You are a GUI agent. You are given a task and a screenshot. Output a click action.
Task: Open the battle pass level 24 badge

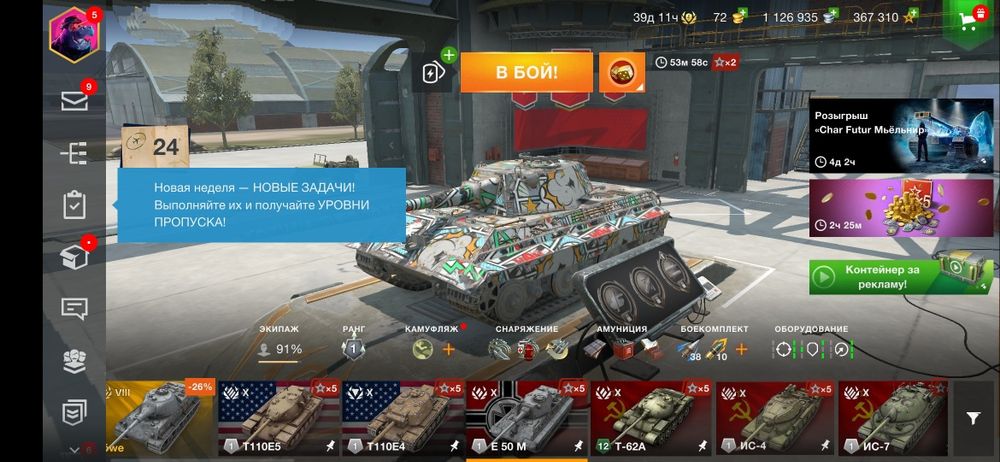151,148
